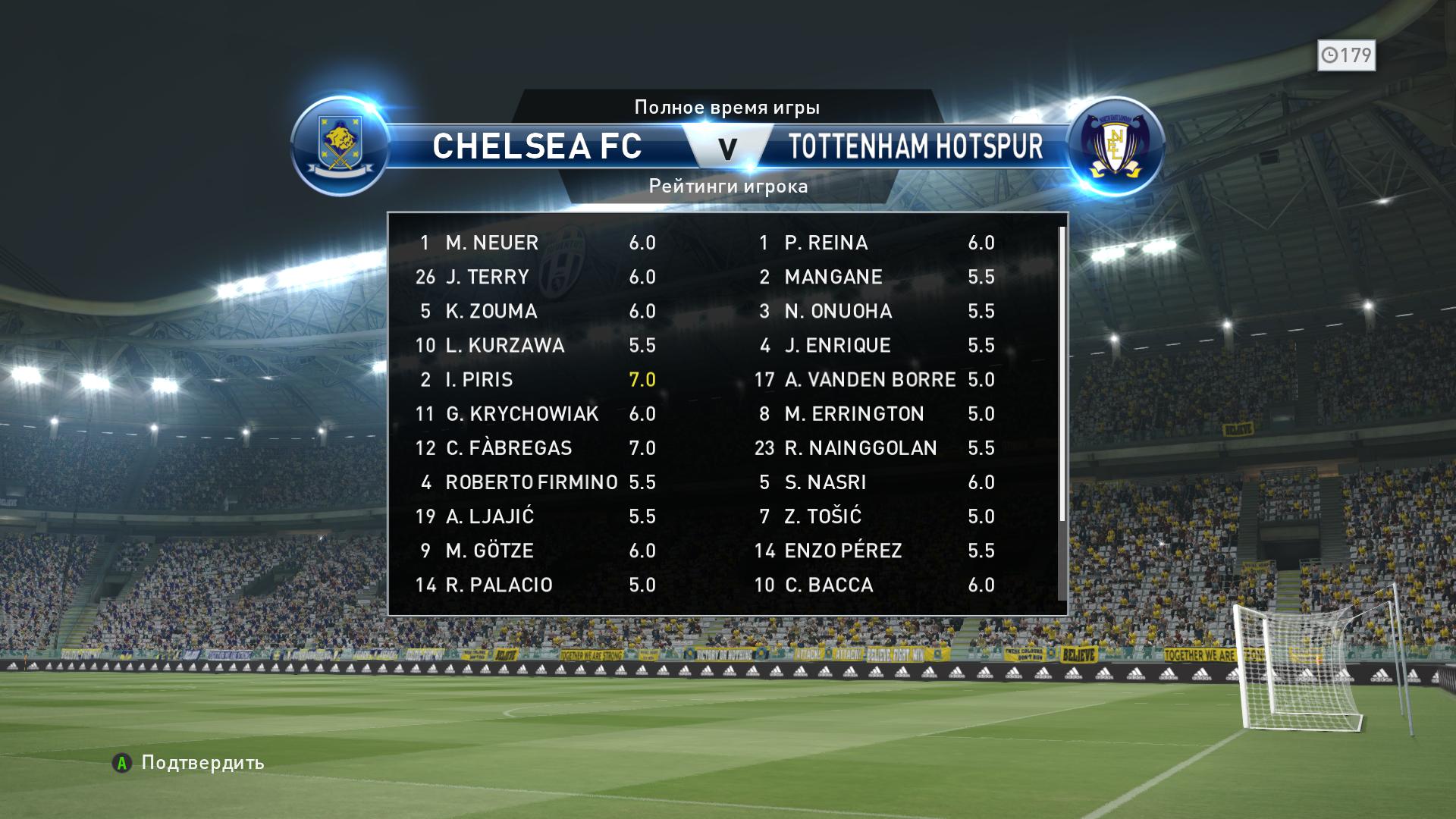Viewport: 1456px width, 819px height.
Task: Click the Tottenham Hotspur team crest
Action: 1115,146
